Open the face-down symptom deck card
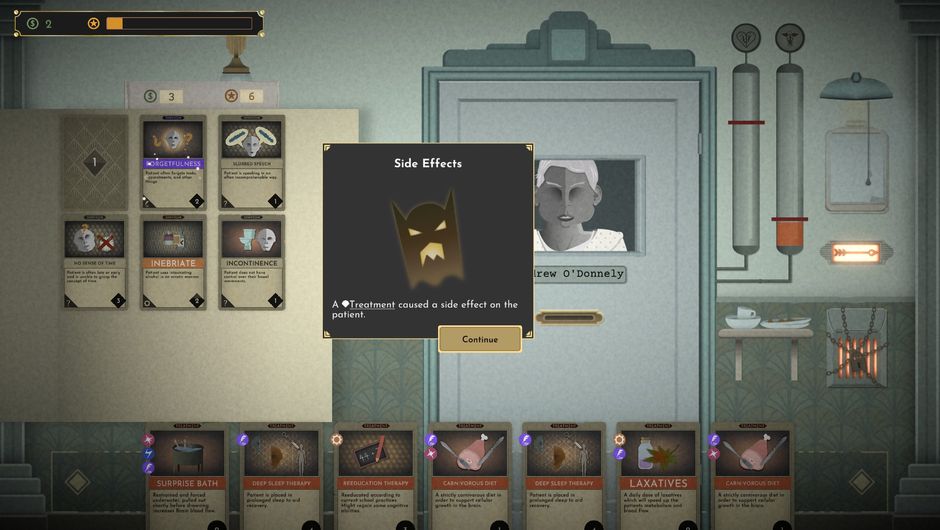The width and height of the screenshot is (940, 530). pyautogui.click(x=95, y=162)
